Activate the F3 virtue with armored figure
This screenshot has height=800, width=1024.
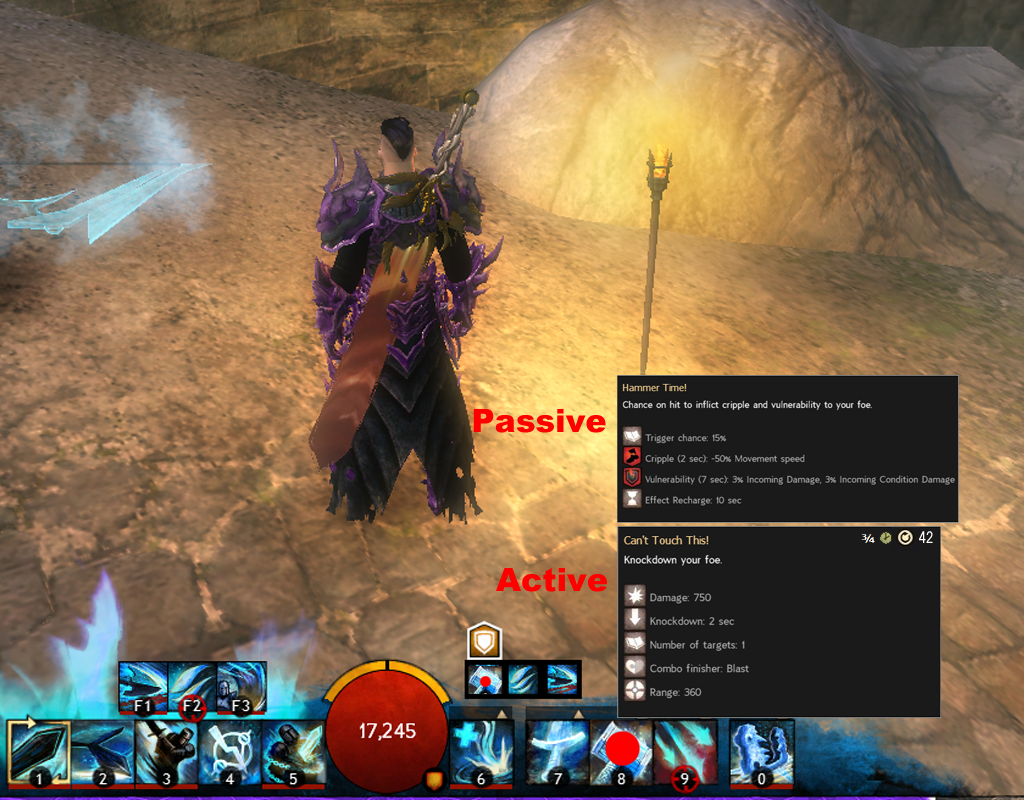point(241,687)
